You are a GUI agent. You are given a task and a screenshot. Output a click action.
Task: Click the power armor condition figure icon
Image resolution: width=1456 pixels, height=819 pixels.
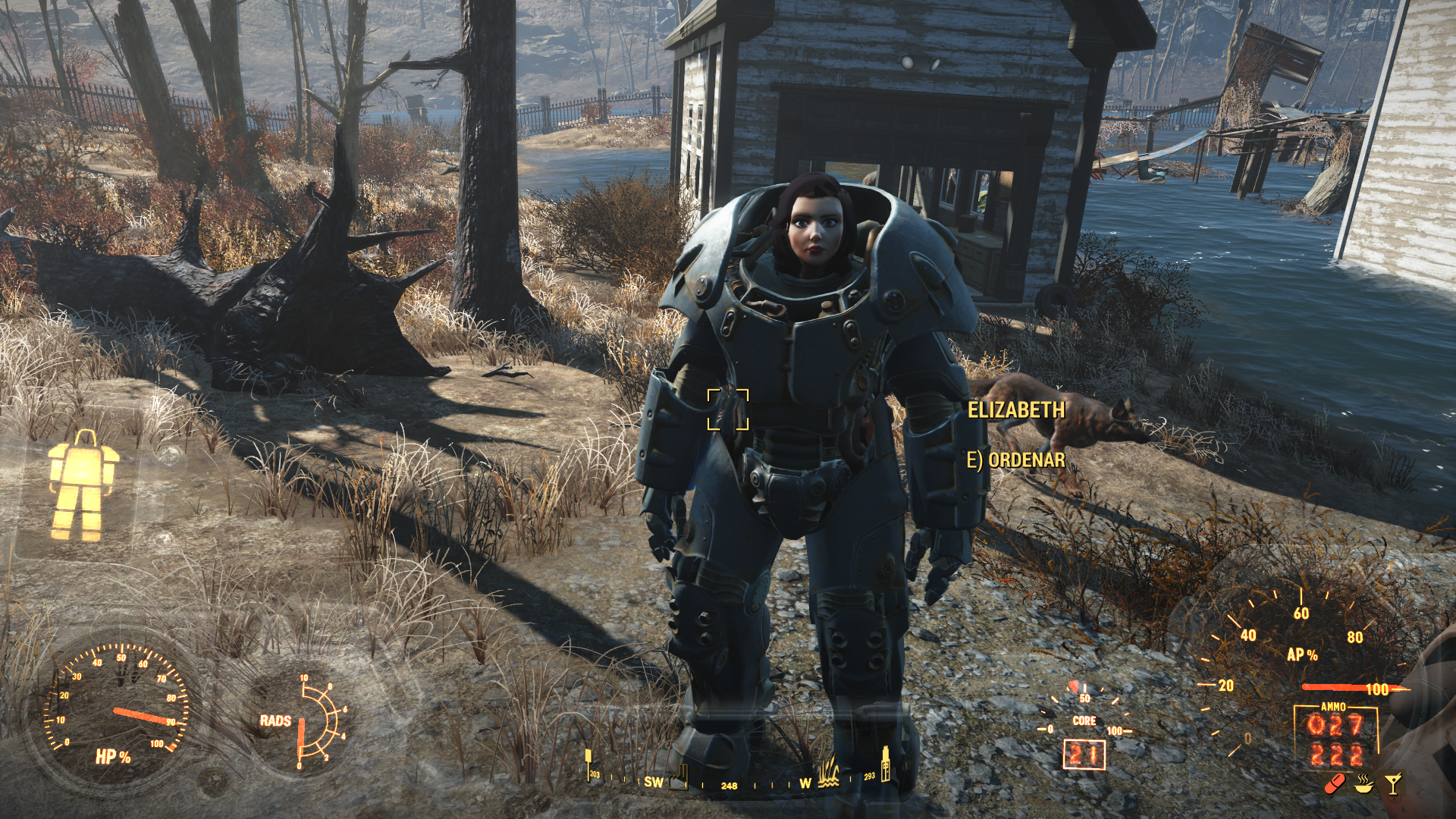tap(82, 485)
